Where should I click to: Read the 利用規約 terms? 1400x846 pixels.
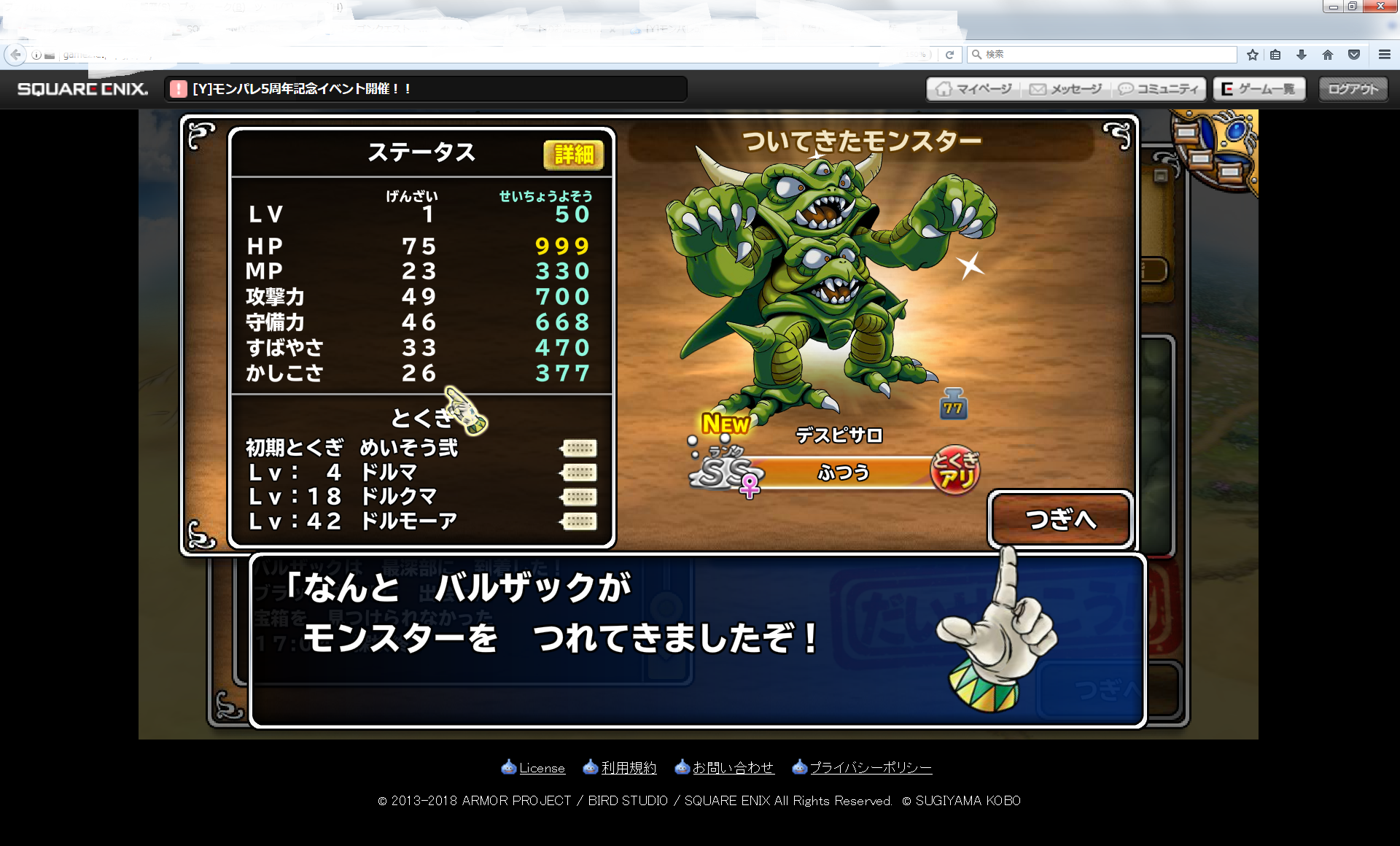pos(628,768)
